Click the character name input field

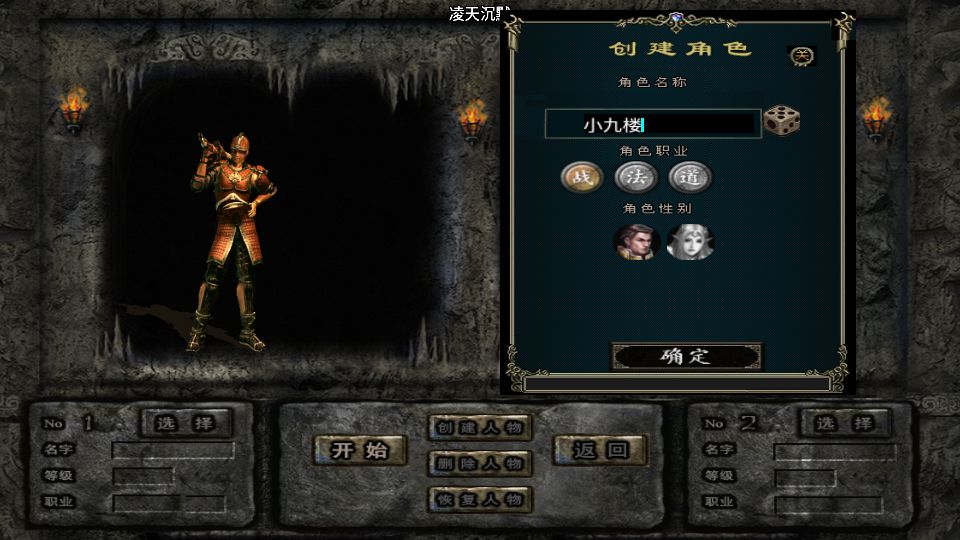[x=652, y=124]
